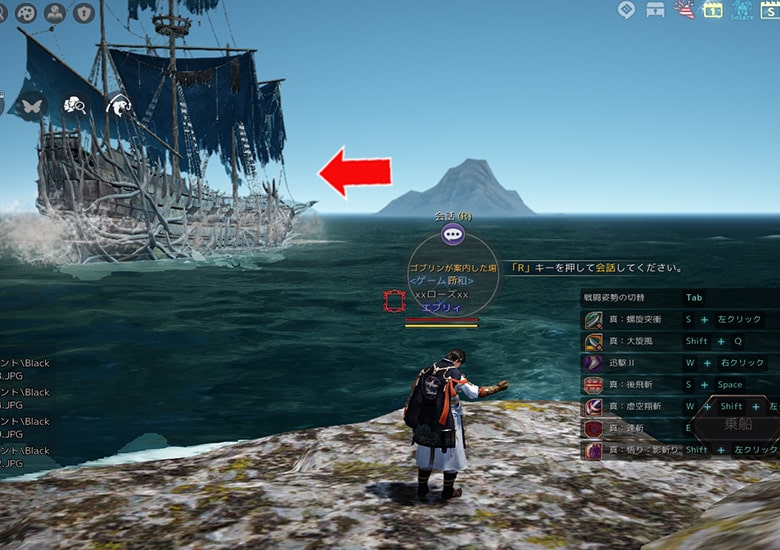Open the shield lock security icon
Image resolution: width=780 pixels, height=550 pixels.
[84, 12]
